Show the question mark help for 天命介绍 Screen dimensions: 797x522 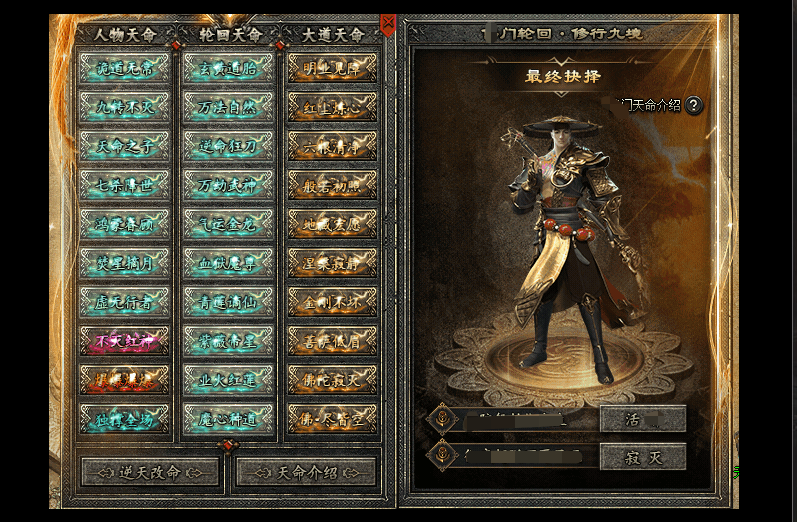tap(694, 105)
